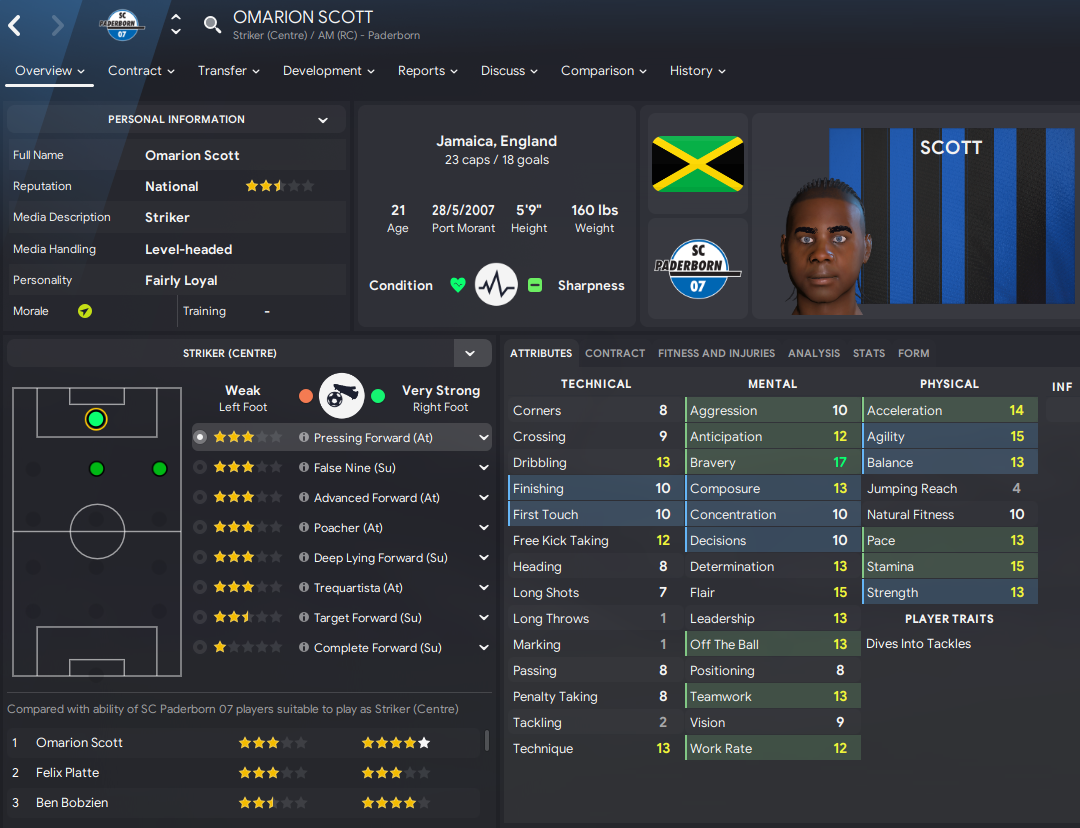Image resolution: width=1080 pixels, height=828 pixels.
Task: Select the False Nine (Su) role
Action: 355,468
